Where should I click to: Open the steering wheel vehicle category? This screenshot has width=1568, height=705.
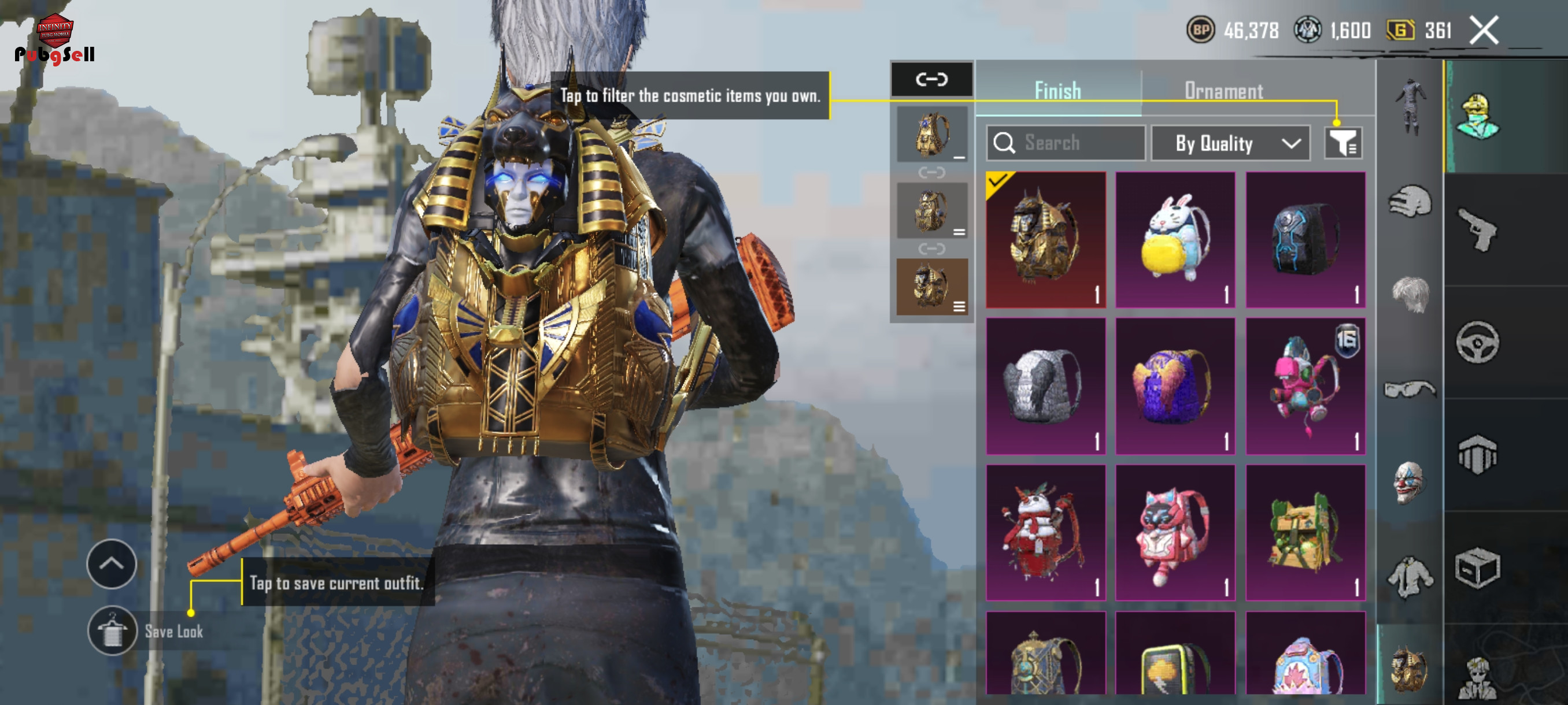(1478, 343)
